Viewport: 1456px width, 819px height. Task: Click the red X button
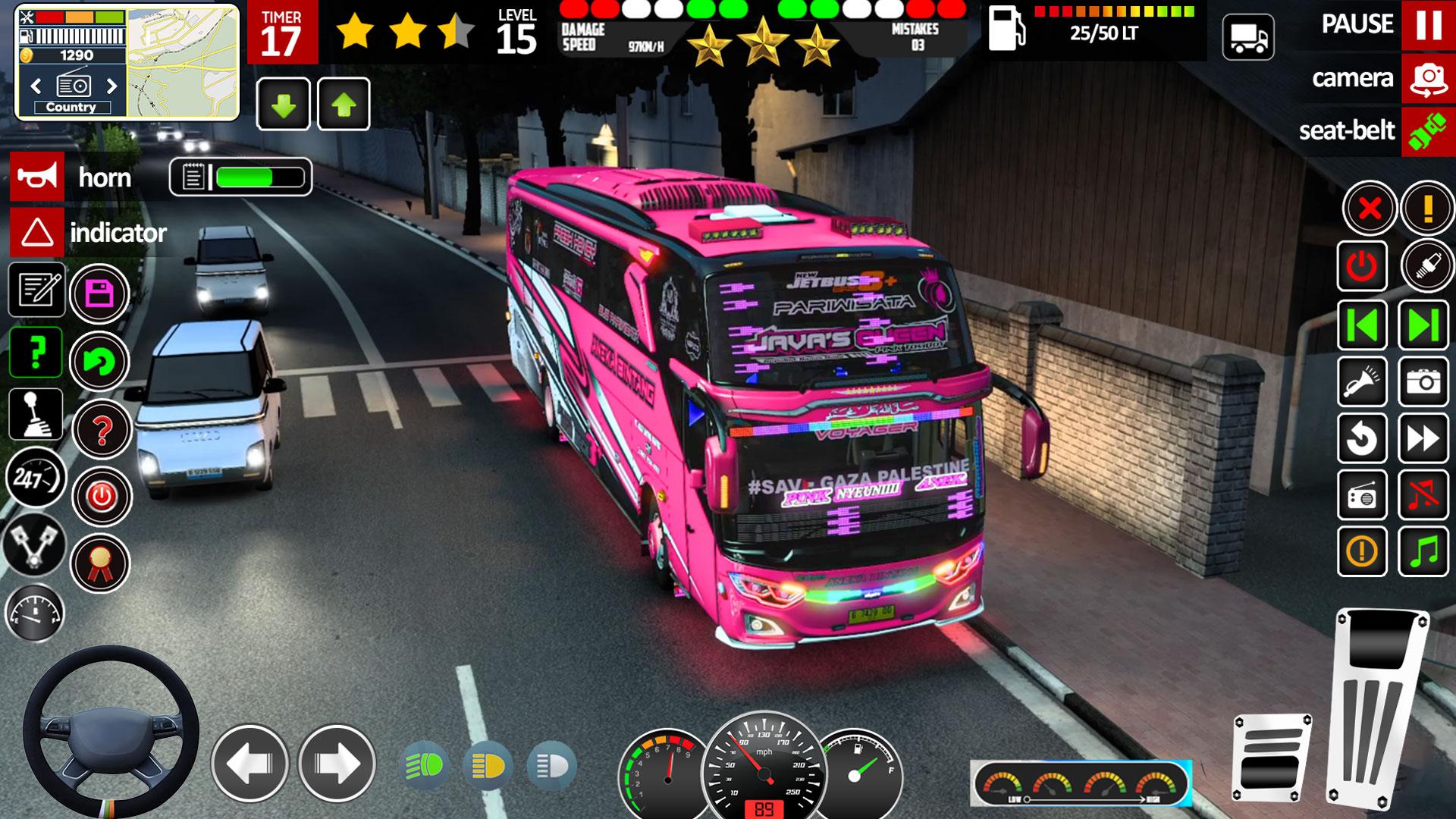(1370, 208)
